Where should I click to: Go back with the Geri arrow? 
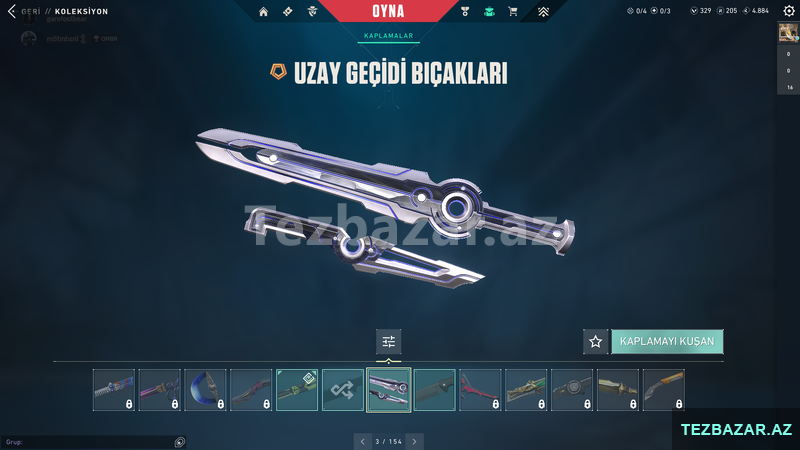[x=12, y=12]
